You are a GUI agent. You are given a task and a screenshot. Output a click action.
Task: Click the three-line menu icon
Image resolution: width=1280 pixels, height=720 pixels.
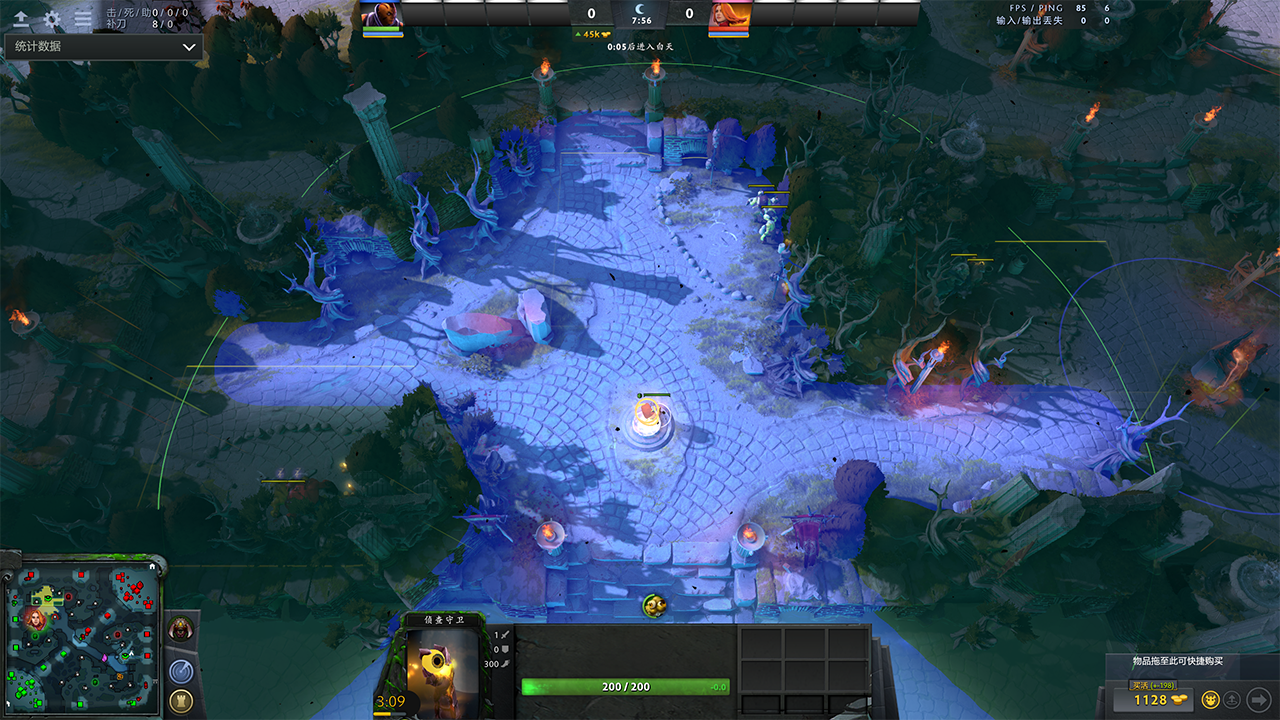(83, 18)
